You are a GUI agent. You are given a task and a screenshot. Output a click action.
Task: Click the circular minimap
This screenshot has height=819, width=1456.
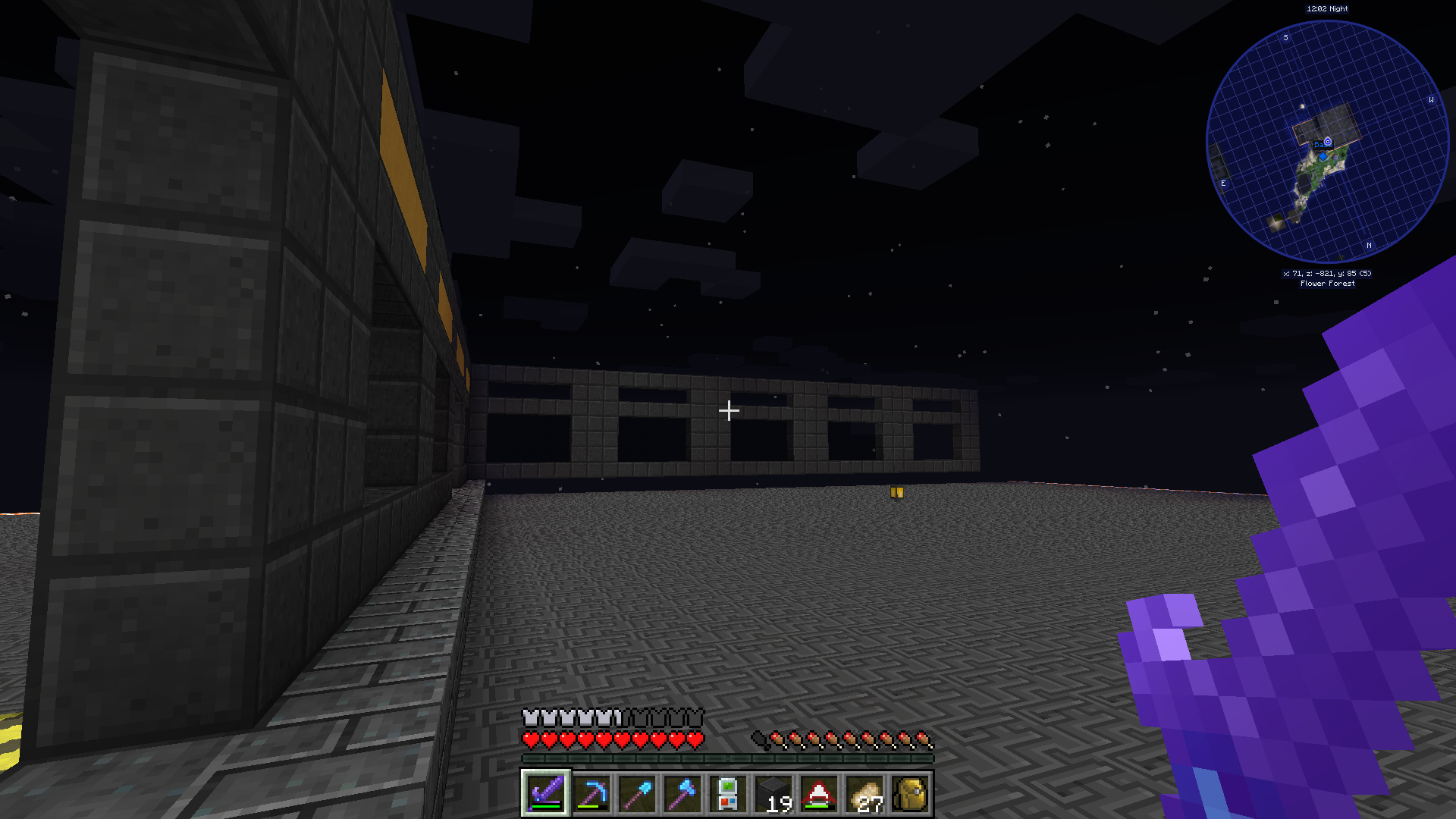(x=1327, y=142)
